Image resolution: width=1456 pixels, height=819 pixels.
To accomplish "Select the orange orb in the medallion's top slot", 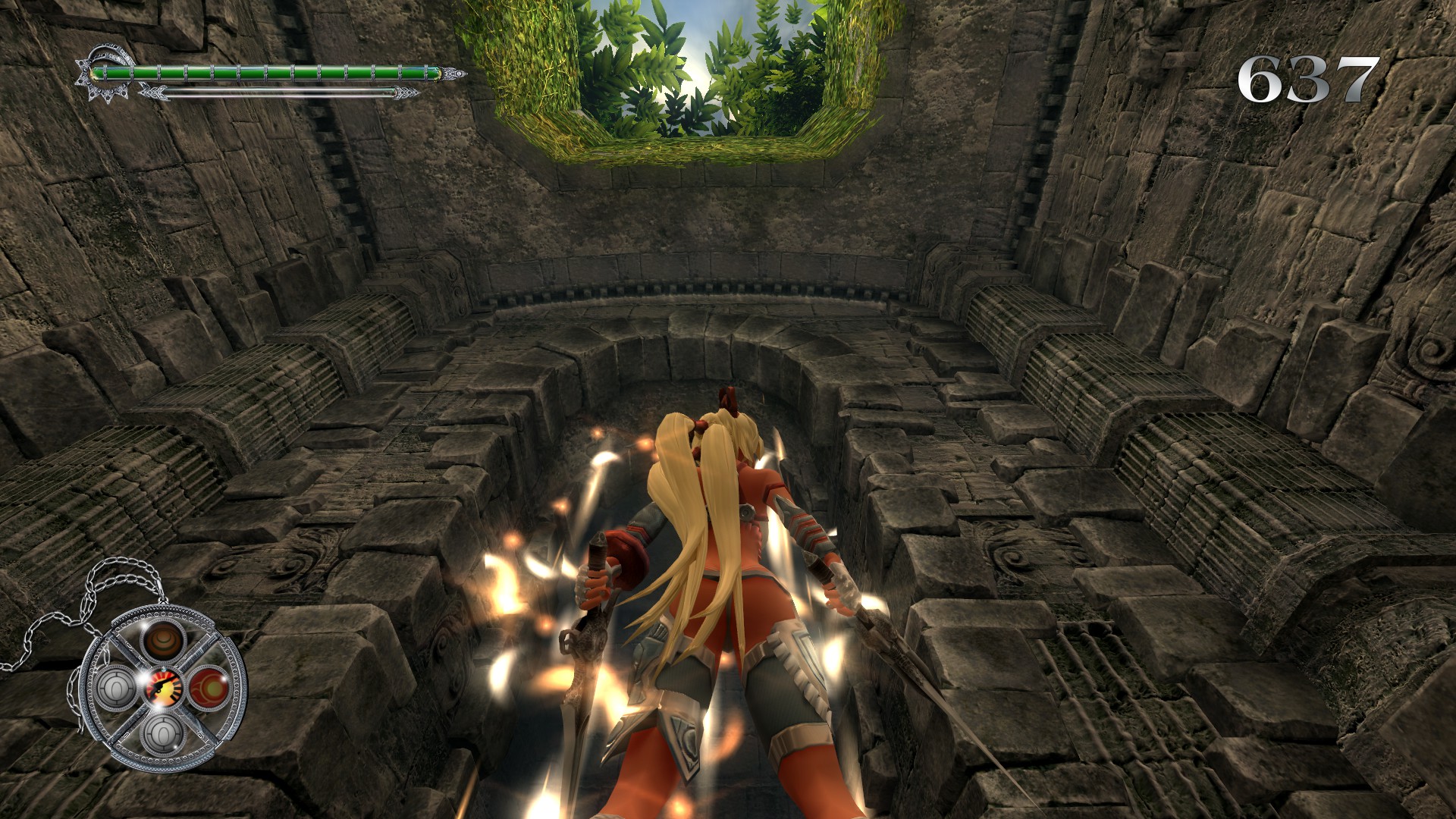I will [163, 642].
